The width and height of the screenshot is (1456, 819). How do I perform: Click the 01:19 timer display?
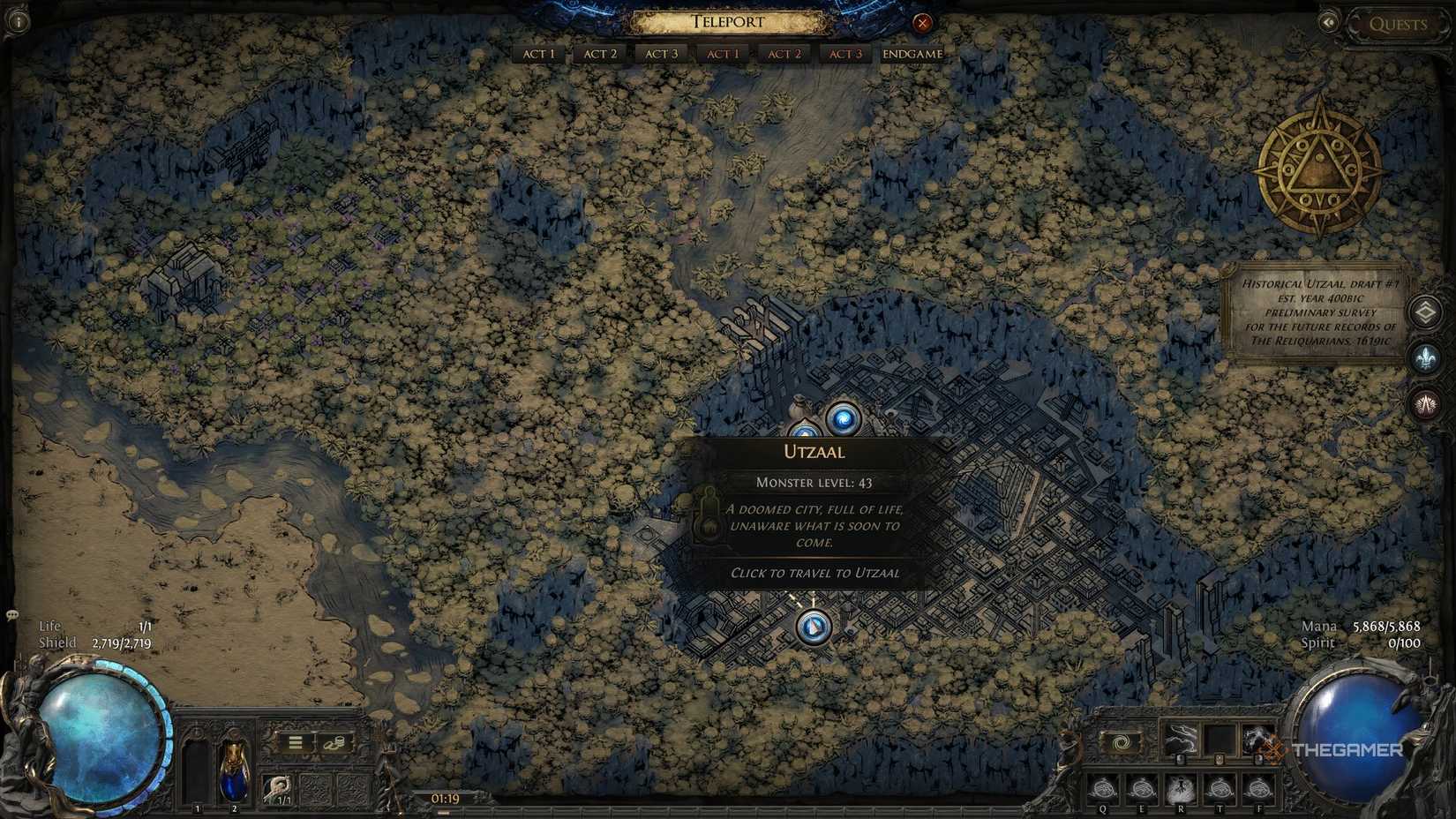(445, 797)
